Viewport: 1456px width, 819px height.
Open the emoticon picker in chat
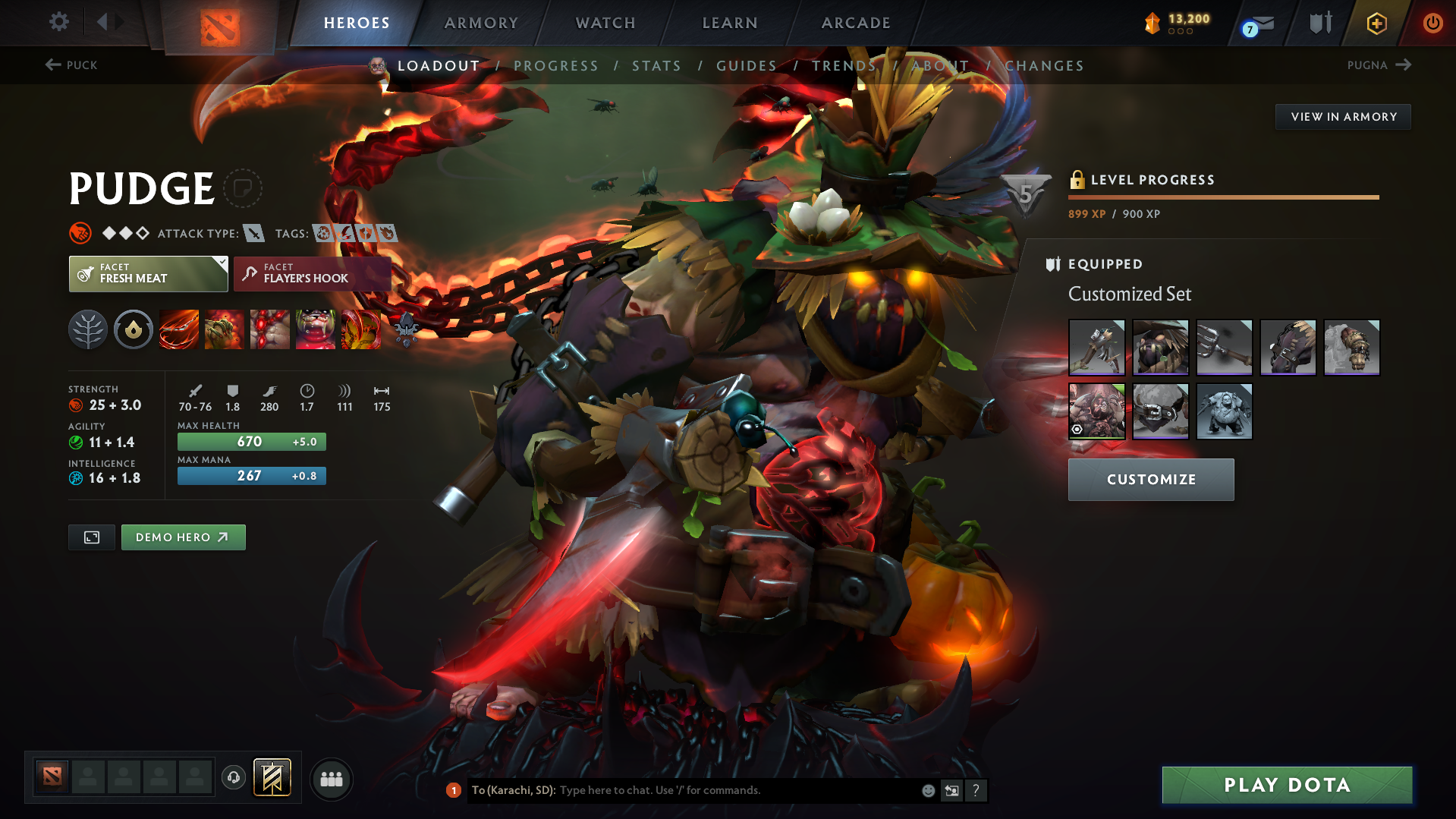[x=927, y=790]
